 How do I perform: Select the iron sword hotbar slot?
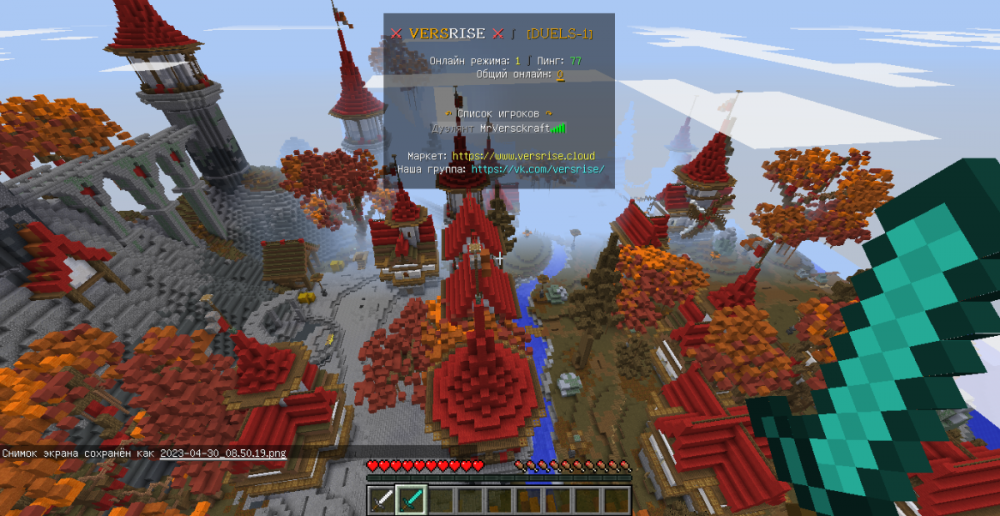point(383,499)
